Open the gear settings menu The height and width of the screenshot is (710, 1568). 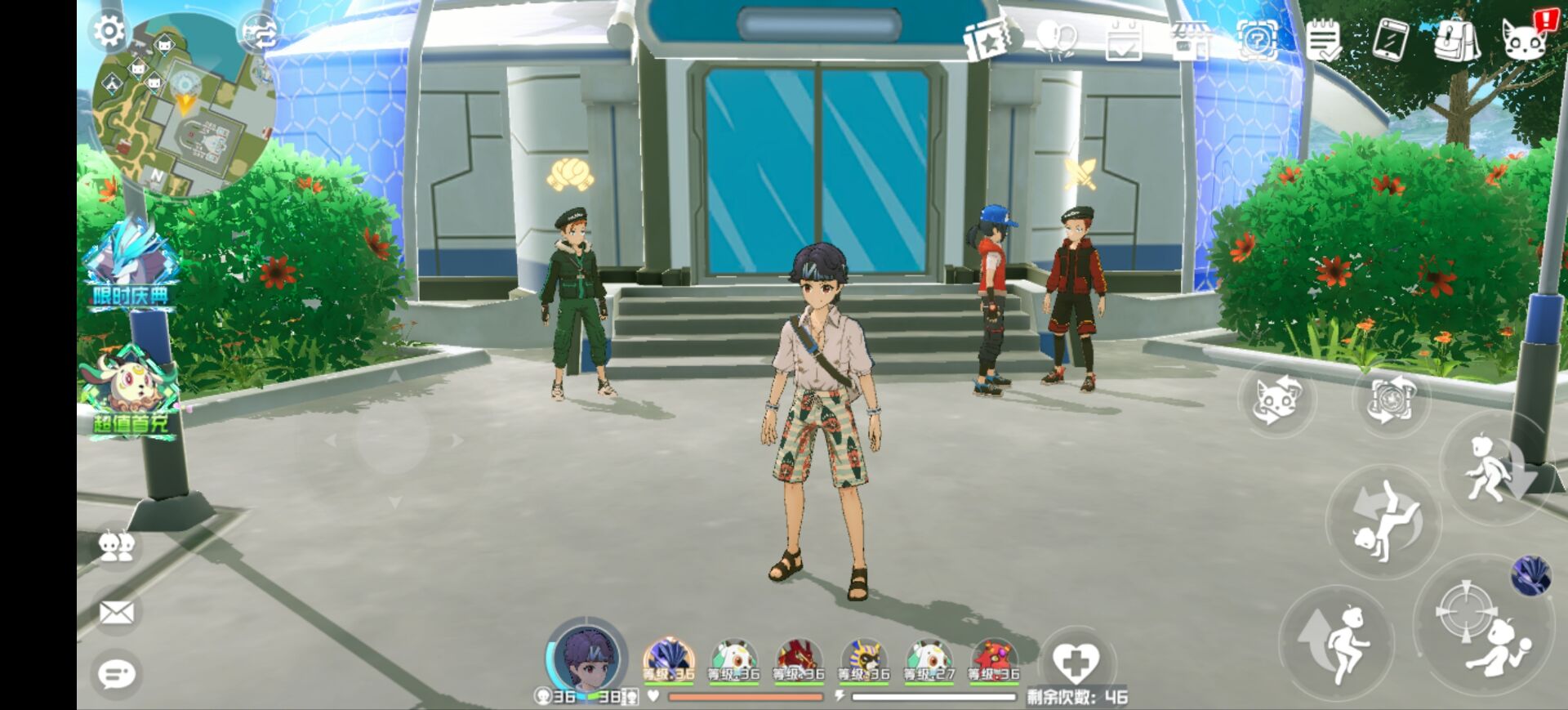(x=109, y=32)
